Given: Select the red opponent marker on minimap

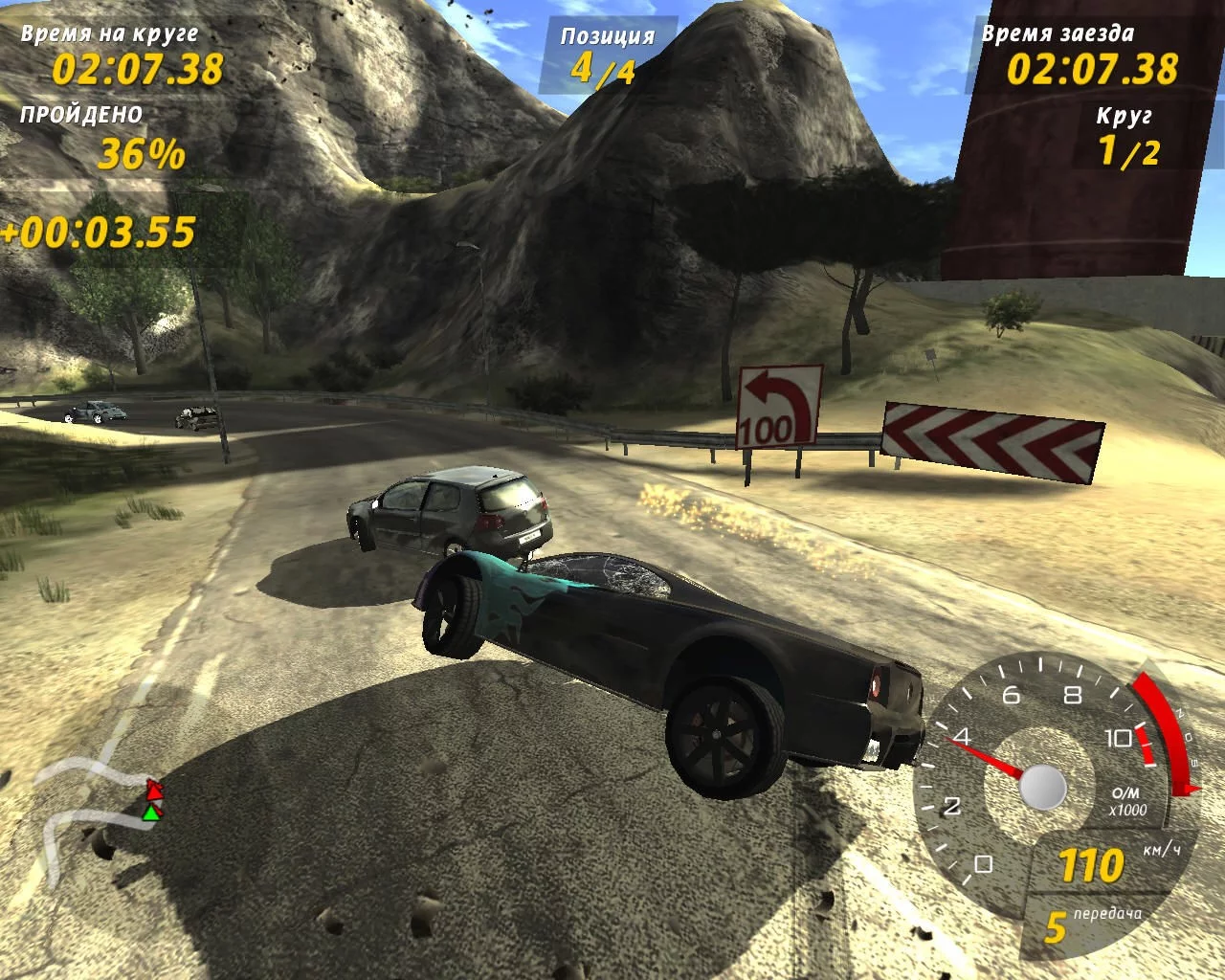Looking at the screenshot, I should coord(153,791).
